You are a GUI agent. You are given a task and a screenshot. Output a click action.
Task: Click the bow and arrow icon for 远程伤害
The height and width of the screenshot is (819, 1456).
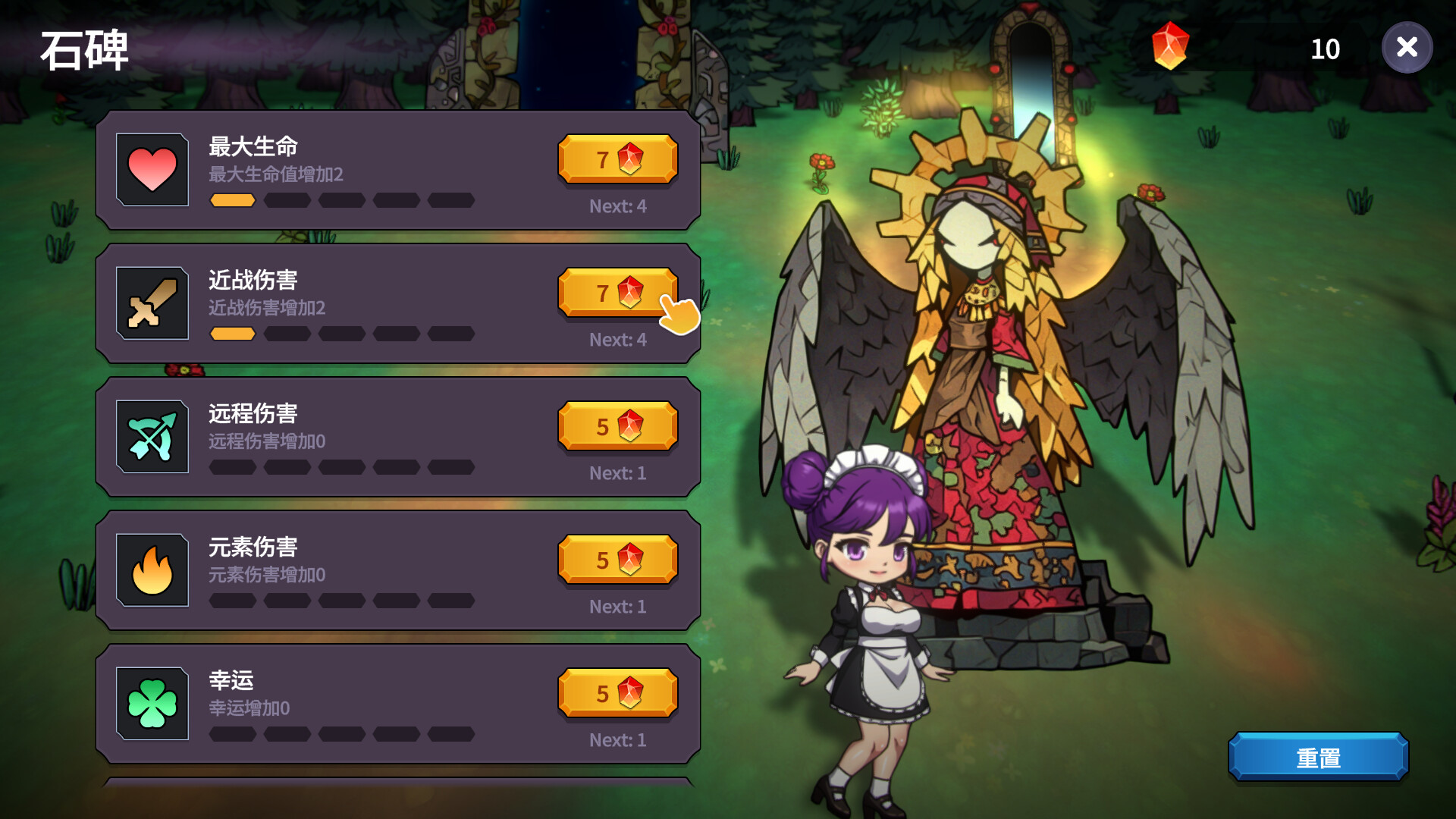(x=152, y=437)
